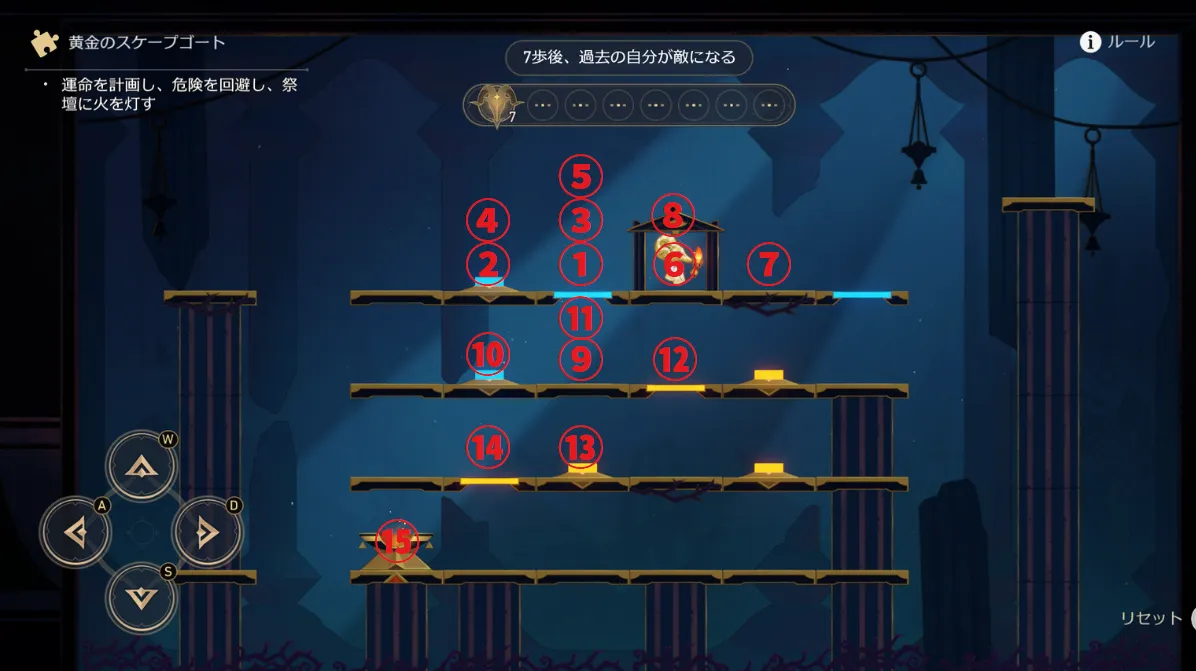Tap the right arrow D button
The height and width of the screenshot is (671, 1196).
[x=207, y=532]
